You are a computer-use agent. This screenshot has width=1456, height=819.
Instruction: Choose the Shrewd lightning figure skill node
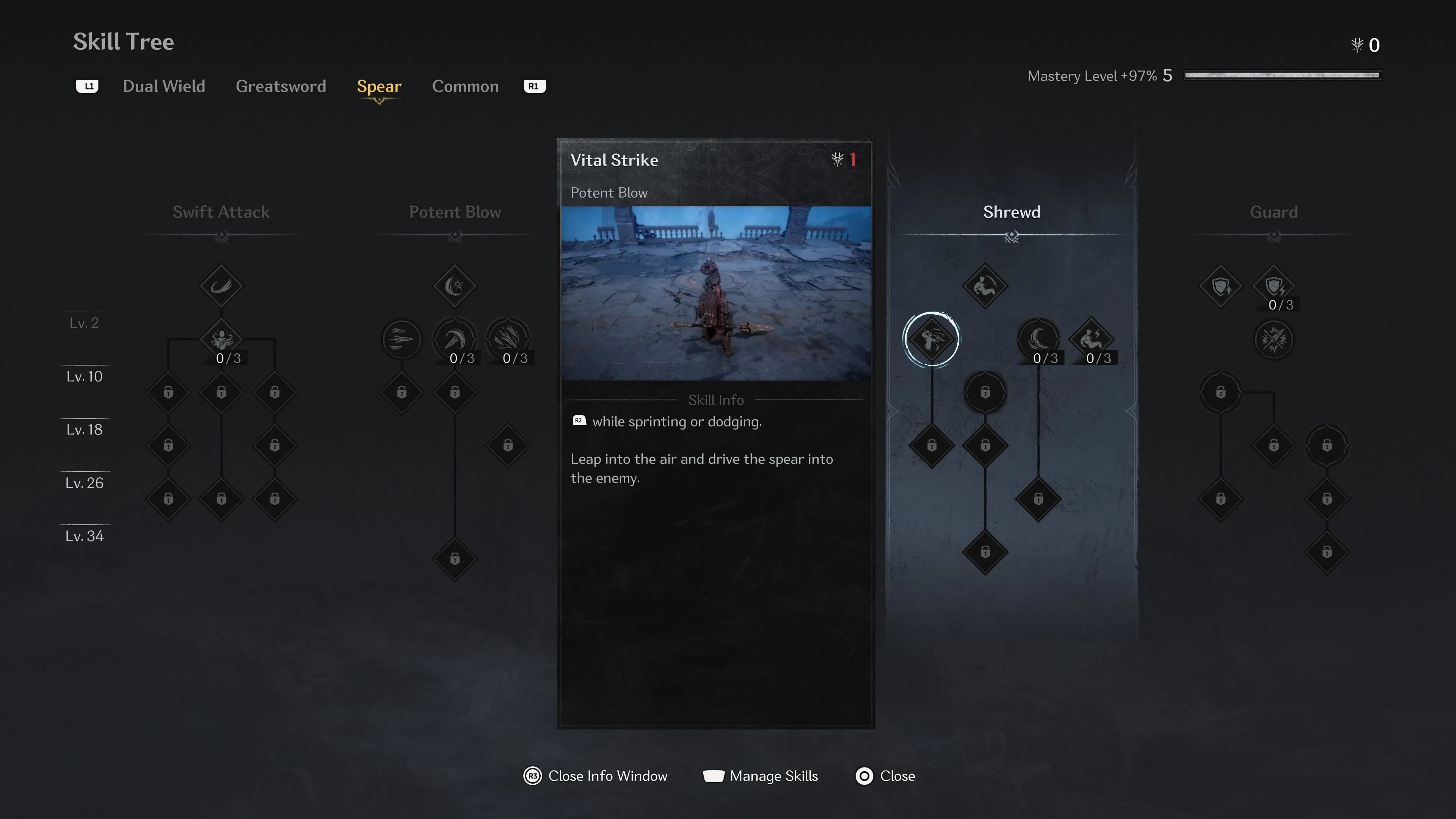point(1092,339)
